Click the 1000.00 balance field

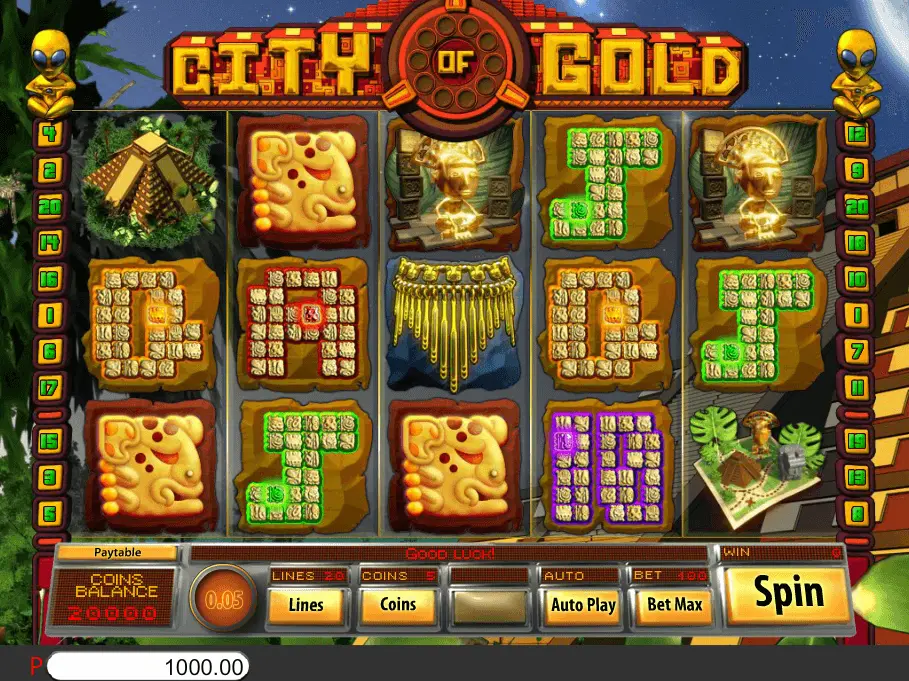[148, 667]
